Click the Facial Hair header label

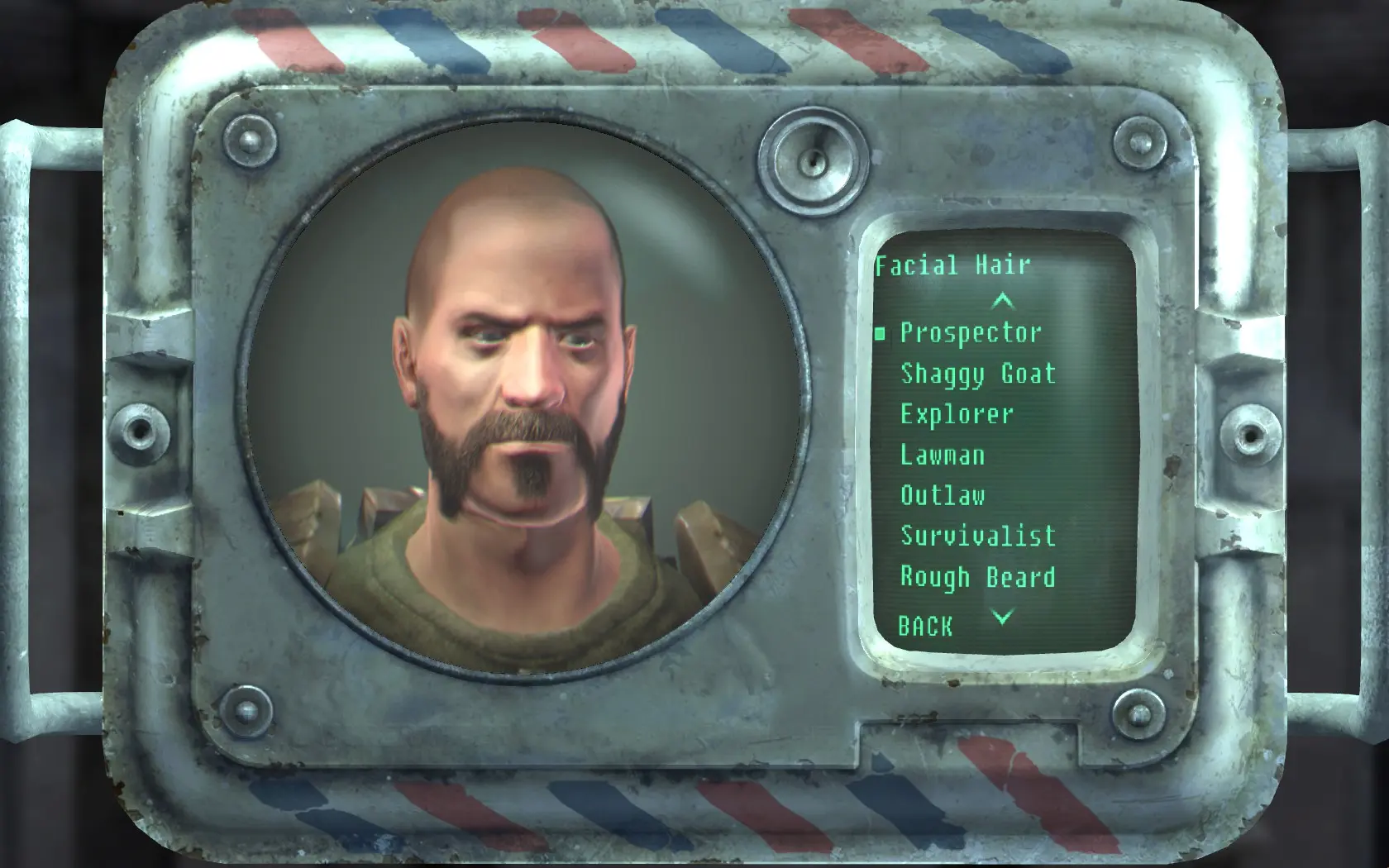(x=953, y=265)
